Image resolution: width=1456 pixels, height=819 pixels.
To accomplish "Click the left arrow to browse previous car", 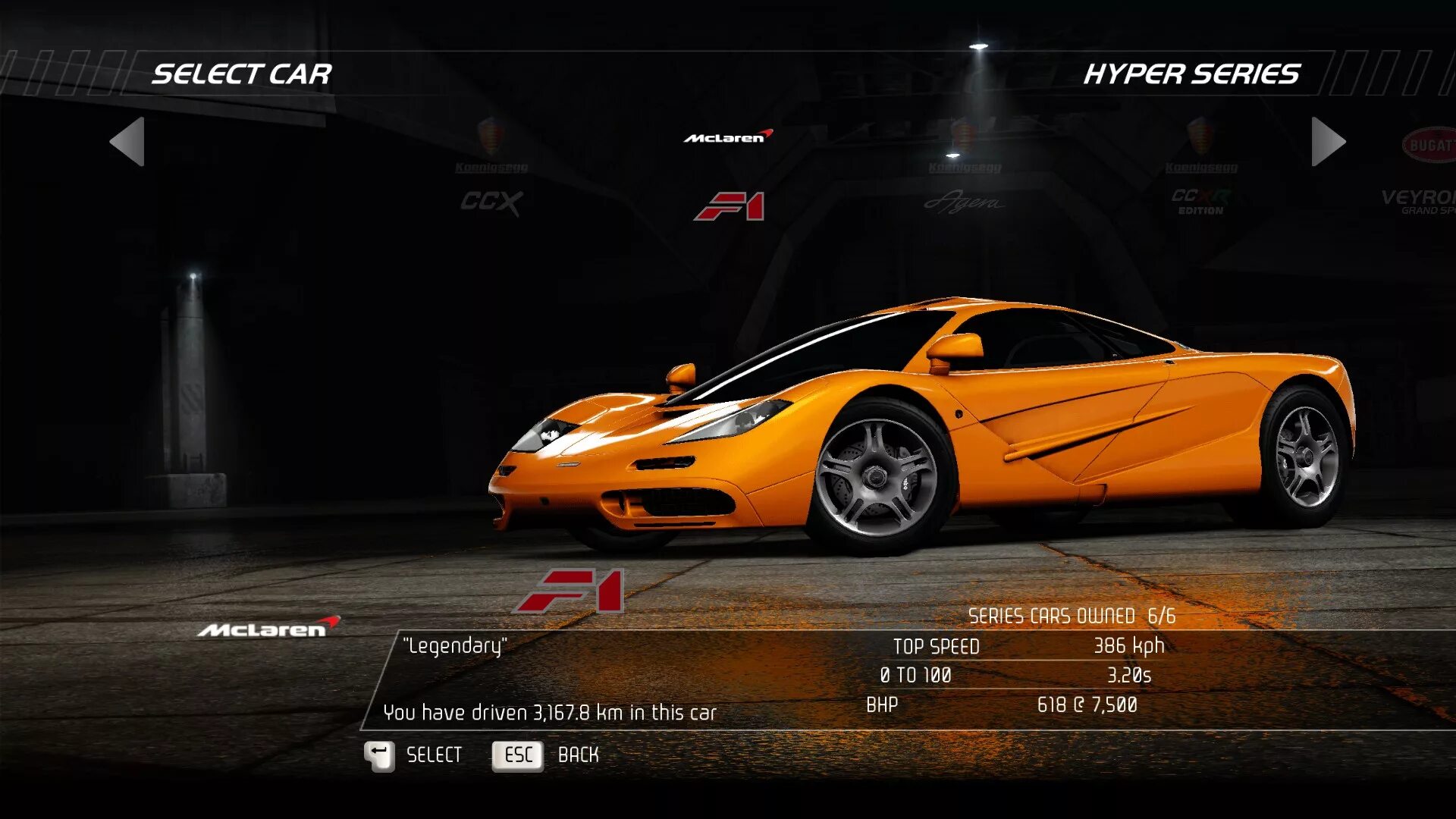I will 127,142.
